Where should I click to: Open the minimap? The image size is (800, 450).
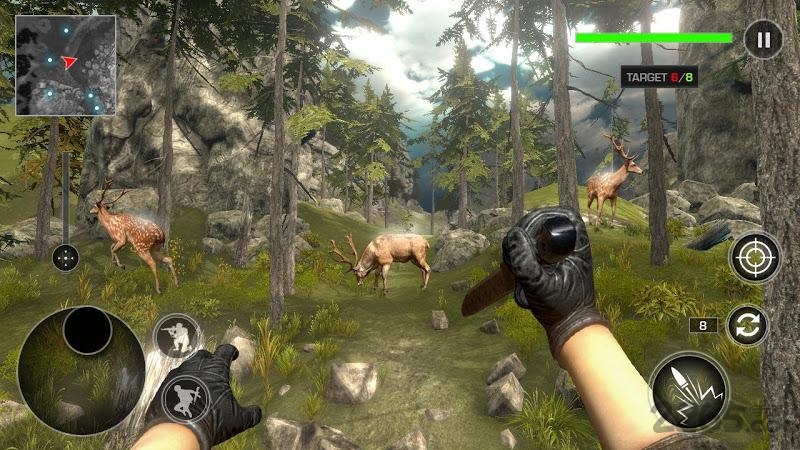[x=66, y=65]
